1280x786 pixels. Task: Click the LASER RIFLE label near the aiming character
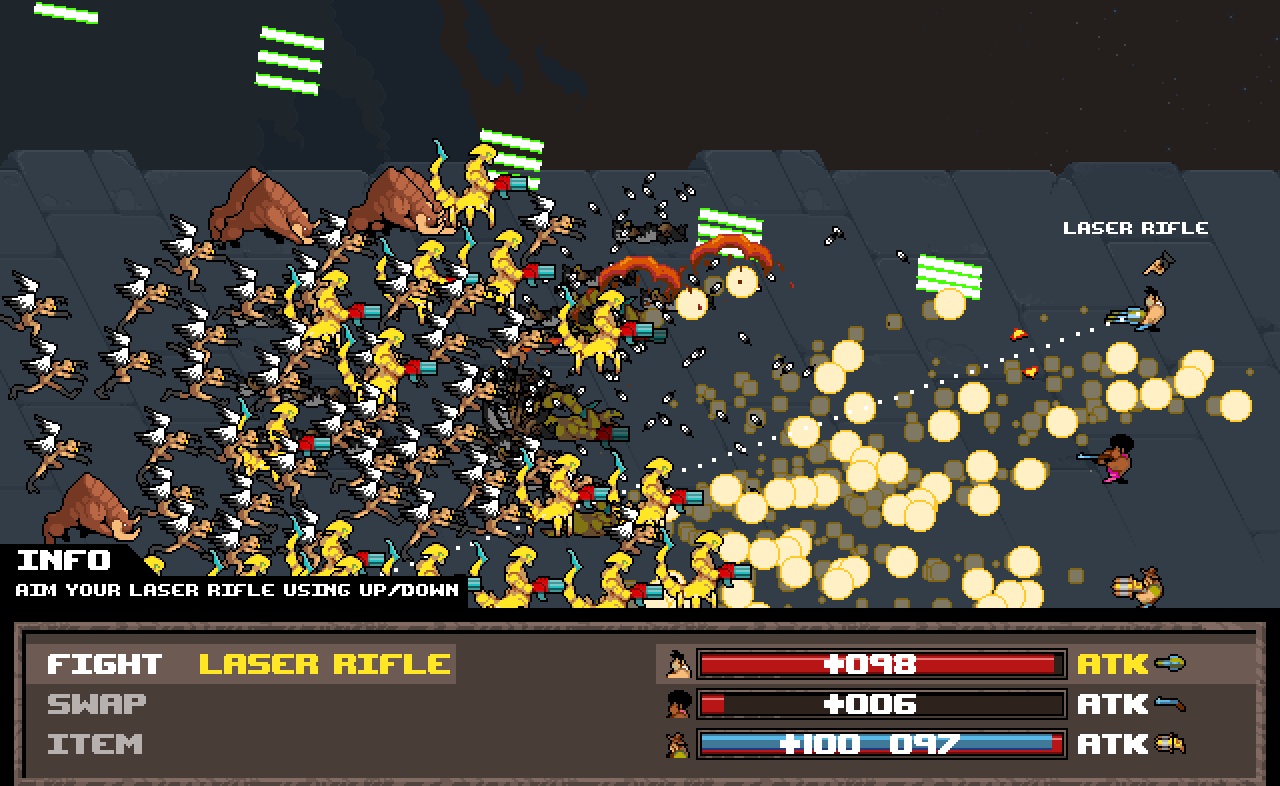(x=1135, y=227)
